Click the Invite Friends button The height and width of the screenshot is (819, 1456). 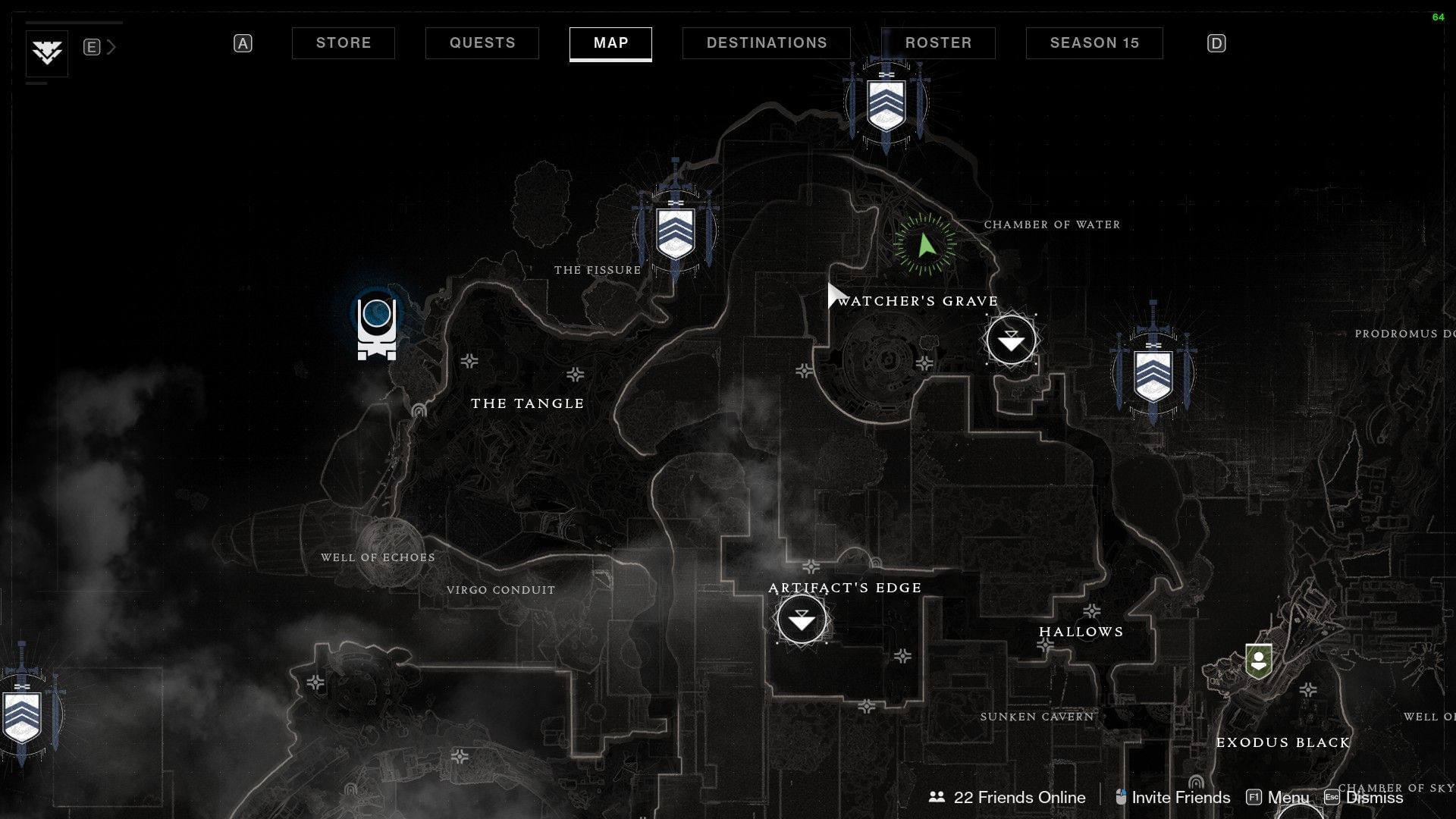point(1172,797)
